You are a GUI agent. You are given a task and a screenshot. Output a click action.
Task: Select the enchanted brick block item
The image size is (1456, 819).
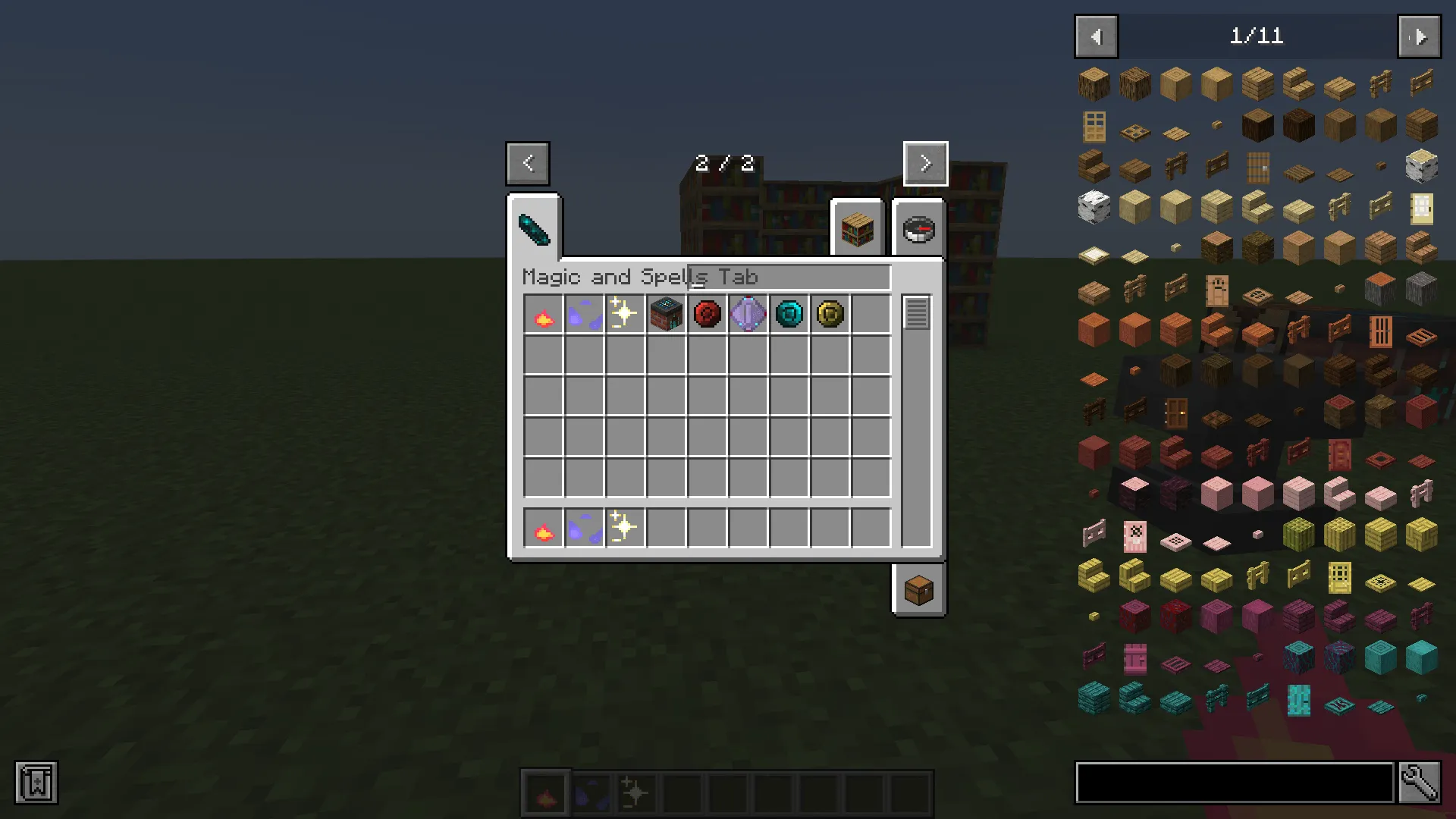(x=666, y=314)
